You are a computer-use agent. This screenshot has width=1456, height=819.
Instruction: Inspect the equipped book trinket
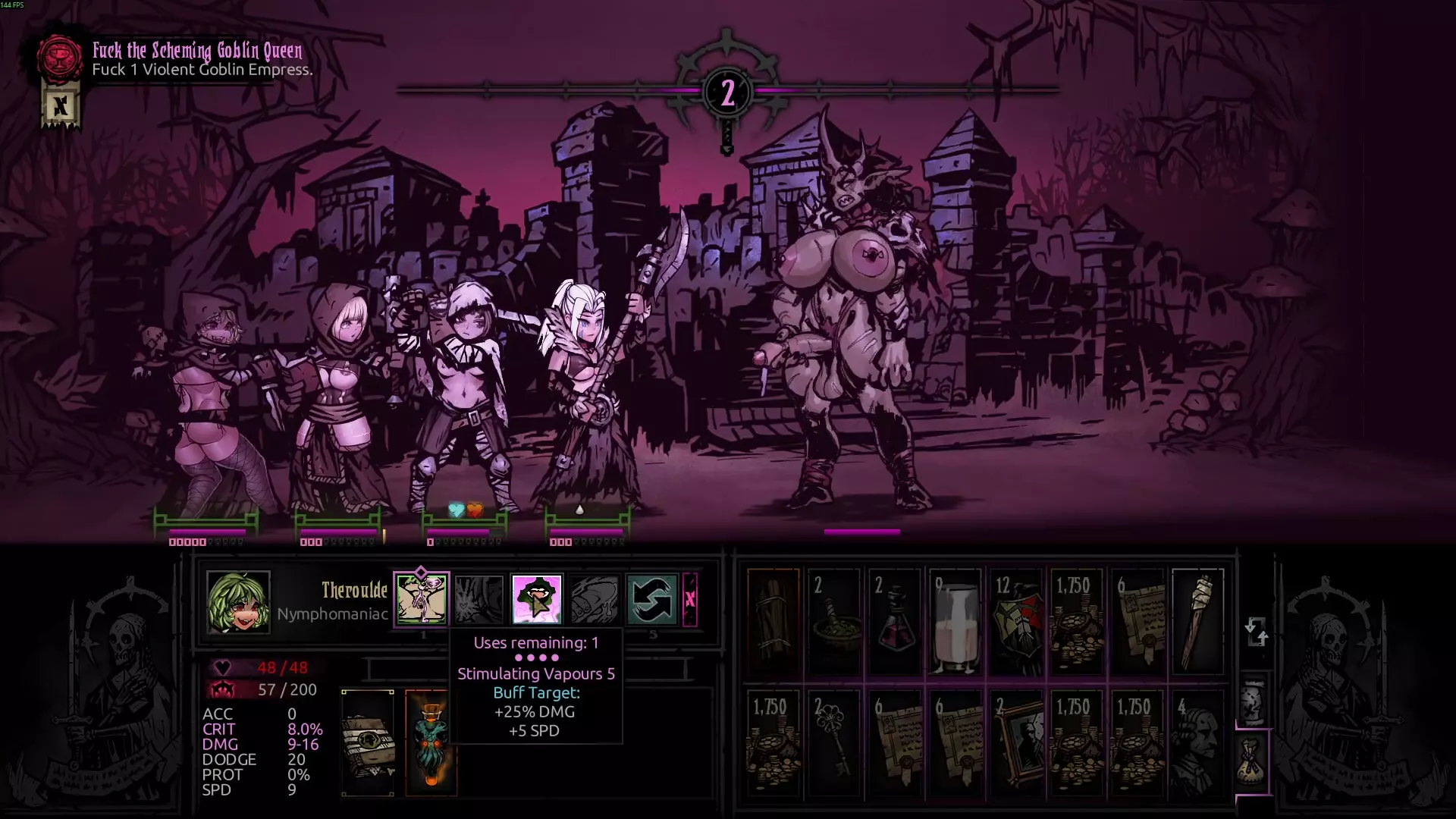click(x=368, y=743)
